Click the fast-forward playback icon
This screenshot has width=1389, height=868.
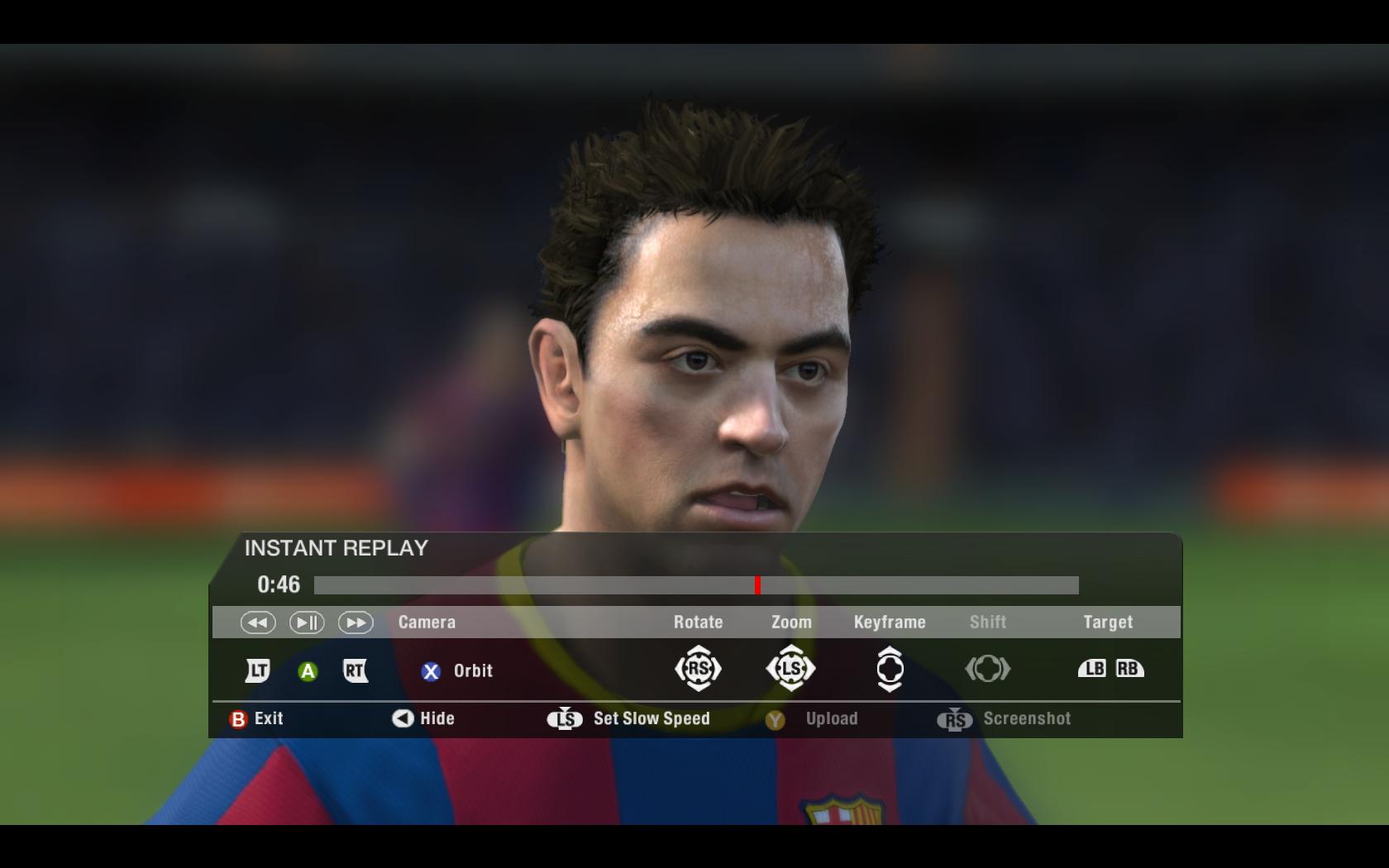tap(356, 622)
